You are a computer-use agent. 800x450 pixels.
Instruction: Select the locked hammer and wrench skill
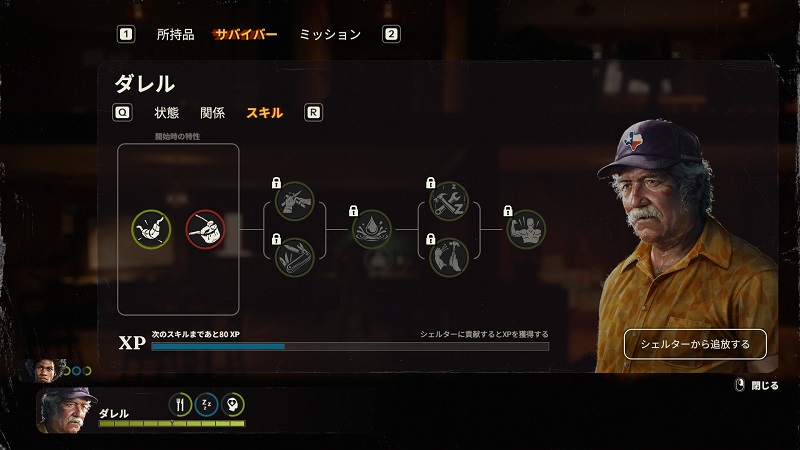[x=448, y=201]
